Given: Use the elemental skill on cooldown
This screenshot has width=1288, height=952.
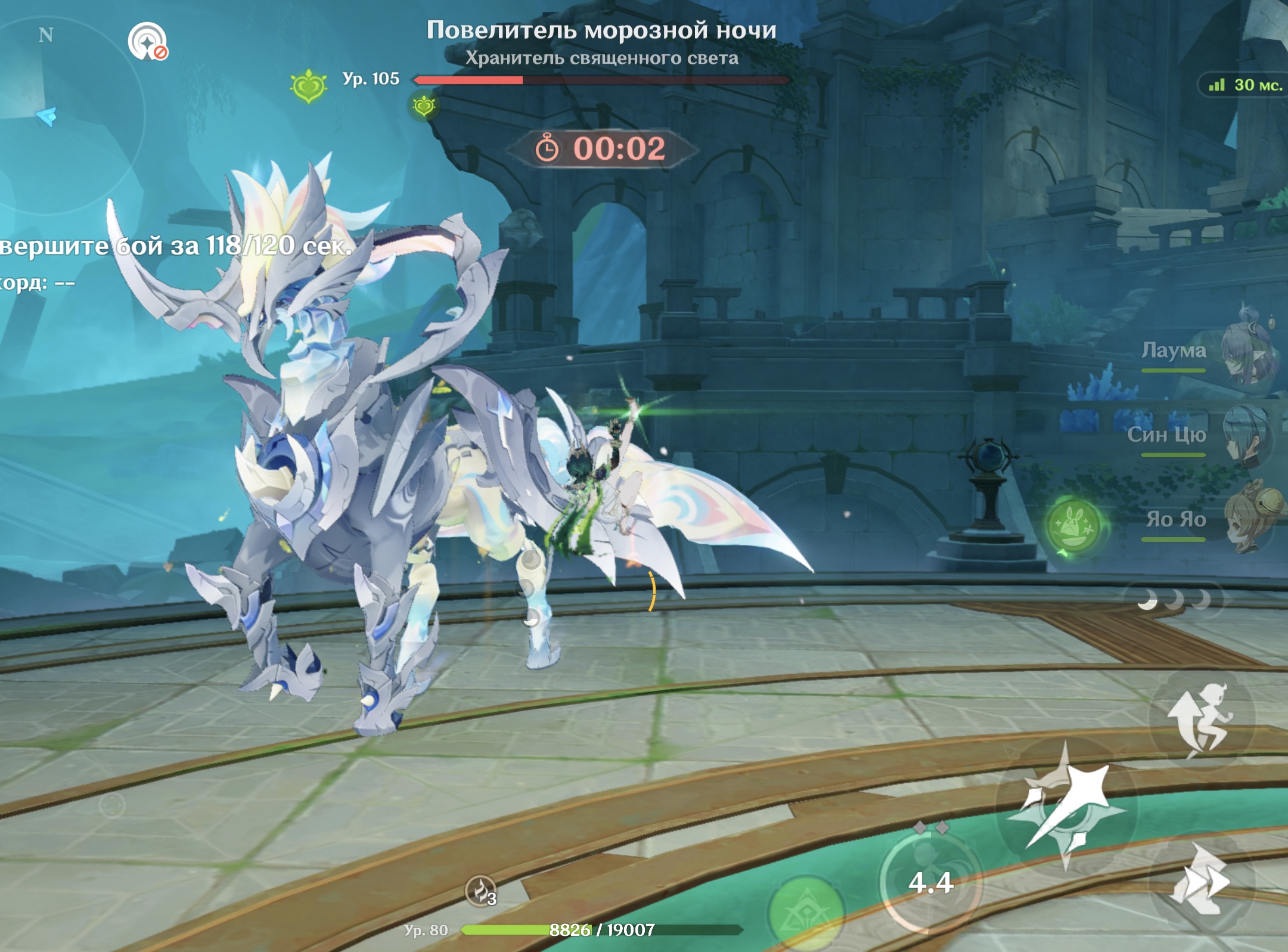Looking at the screenshot, I should click(x=930, y=881).
